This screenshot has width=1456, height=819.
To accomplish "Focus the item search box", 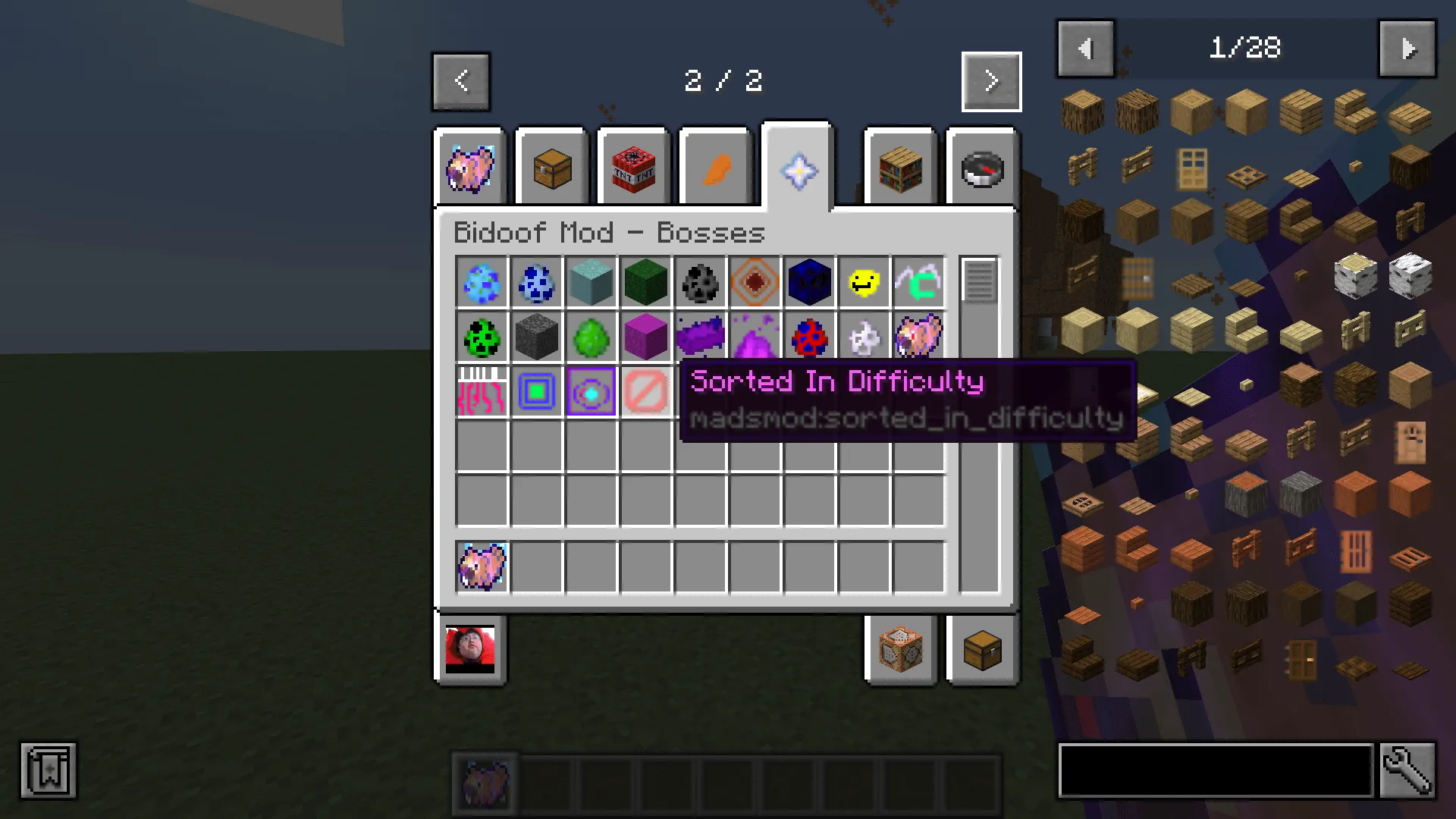I will 1216,770.
